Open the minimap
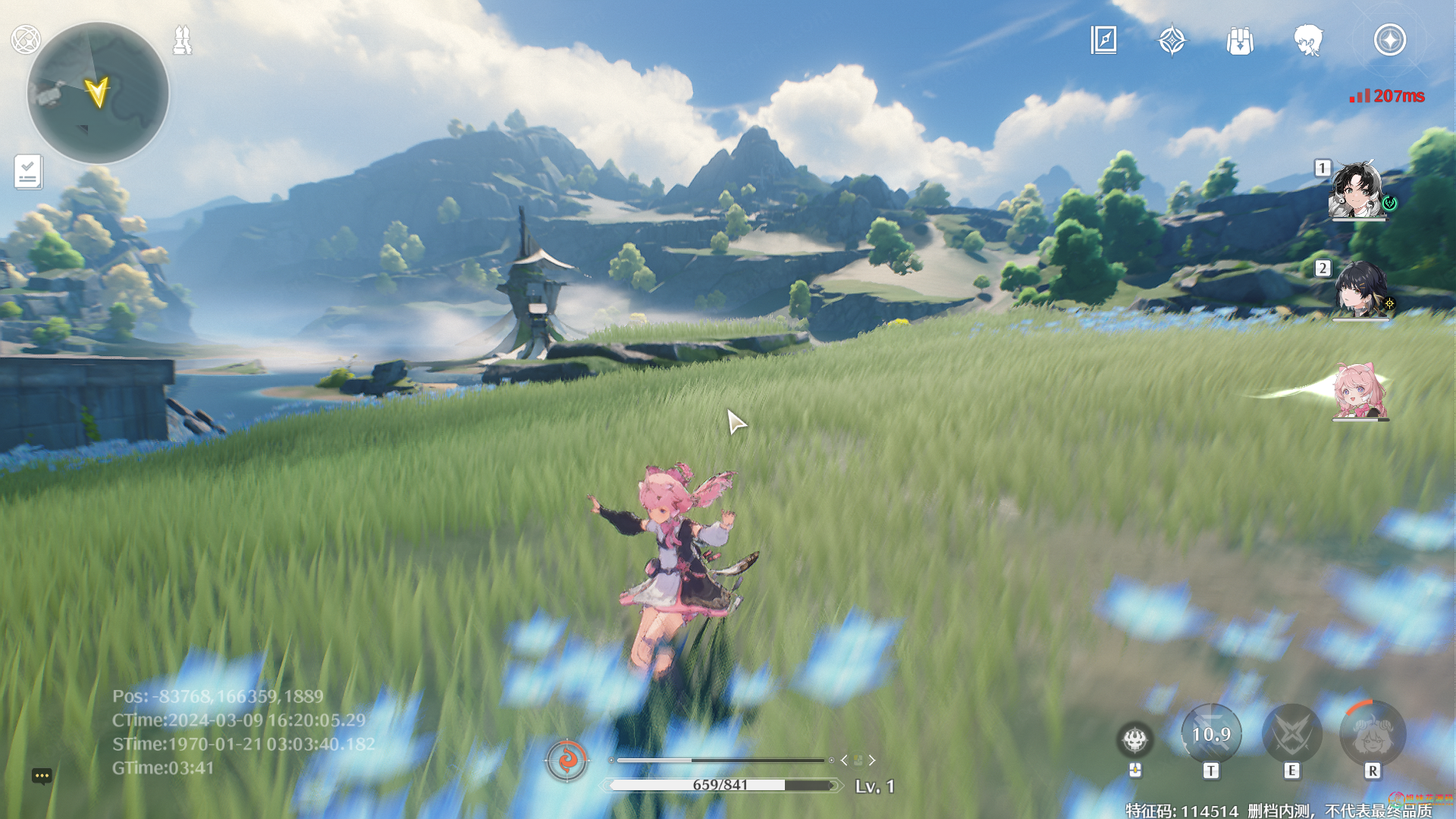This screenshot has height=819, width=1456. 98,93
